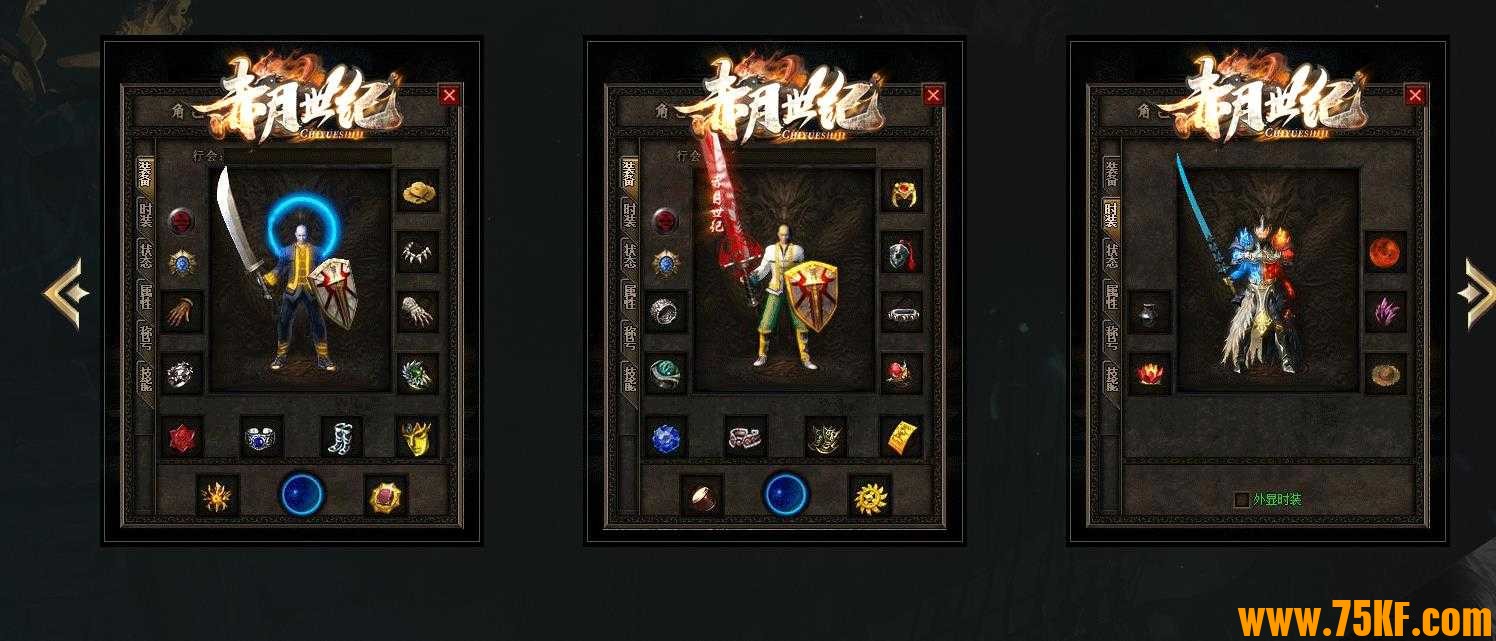This screenshot has height=641, width=1496.
Task: Pick the golden helmet mask slot
Action: point(417,437)
